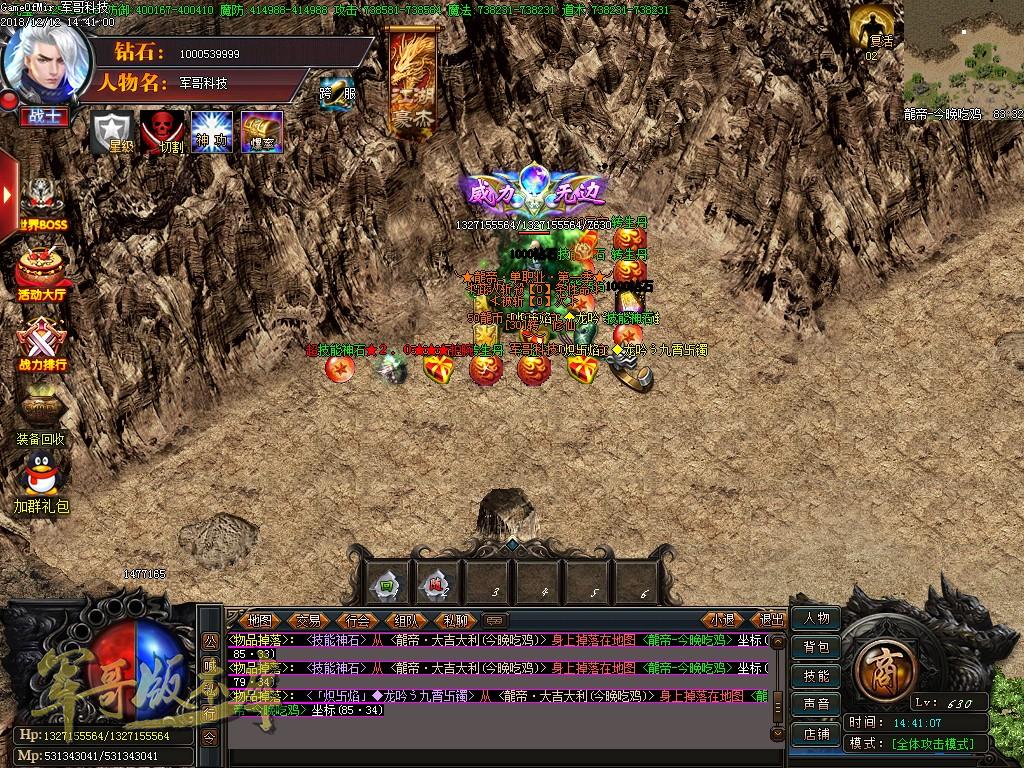Open the 技能 skills panel
The width and height of the screenshot is (1024, 768).
click(x=816, y=676)
